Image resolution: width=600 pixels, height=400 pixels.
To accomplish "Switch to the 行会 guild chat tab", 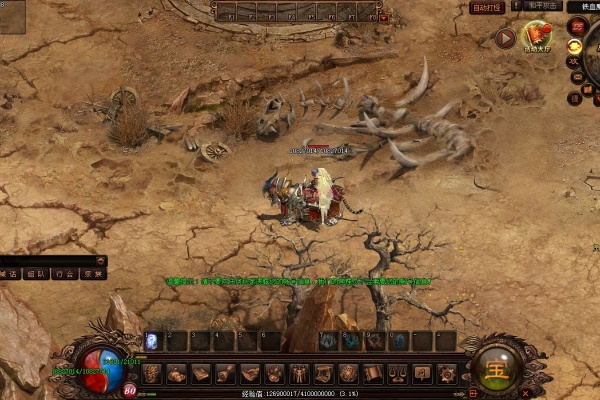I will (x=64, y=272).
